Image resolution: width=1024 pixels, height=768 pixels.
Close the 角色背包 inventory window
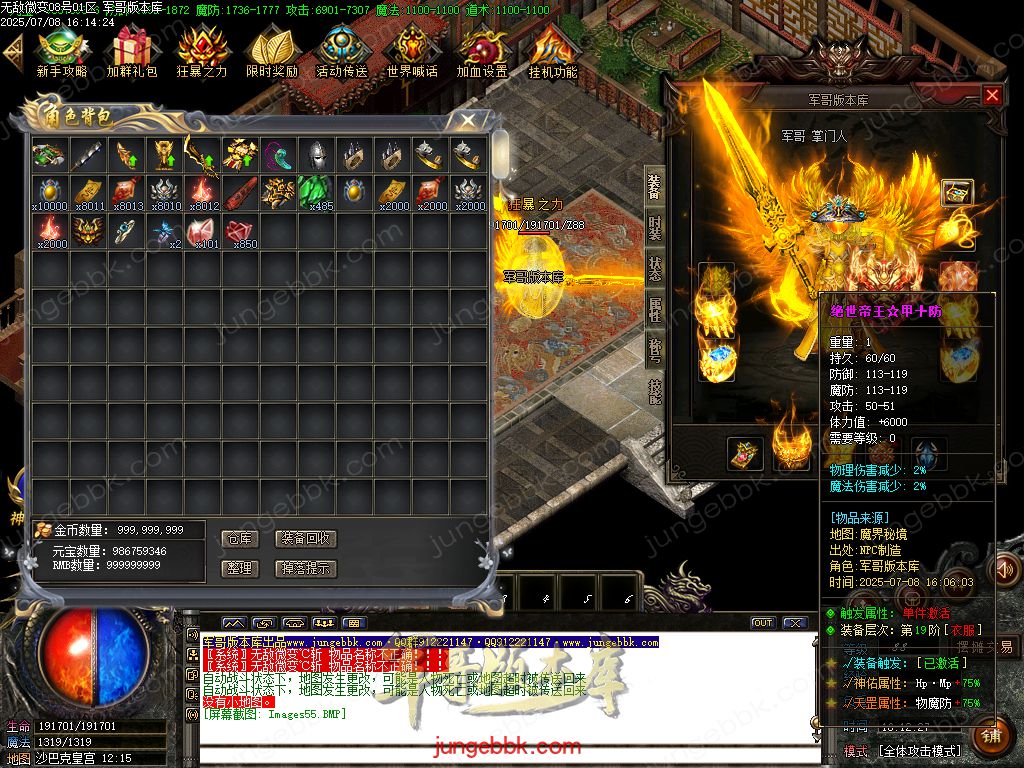click(467, 120)
